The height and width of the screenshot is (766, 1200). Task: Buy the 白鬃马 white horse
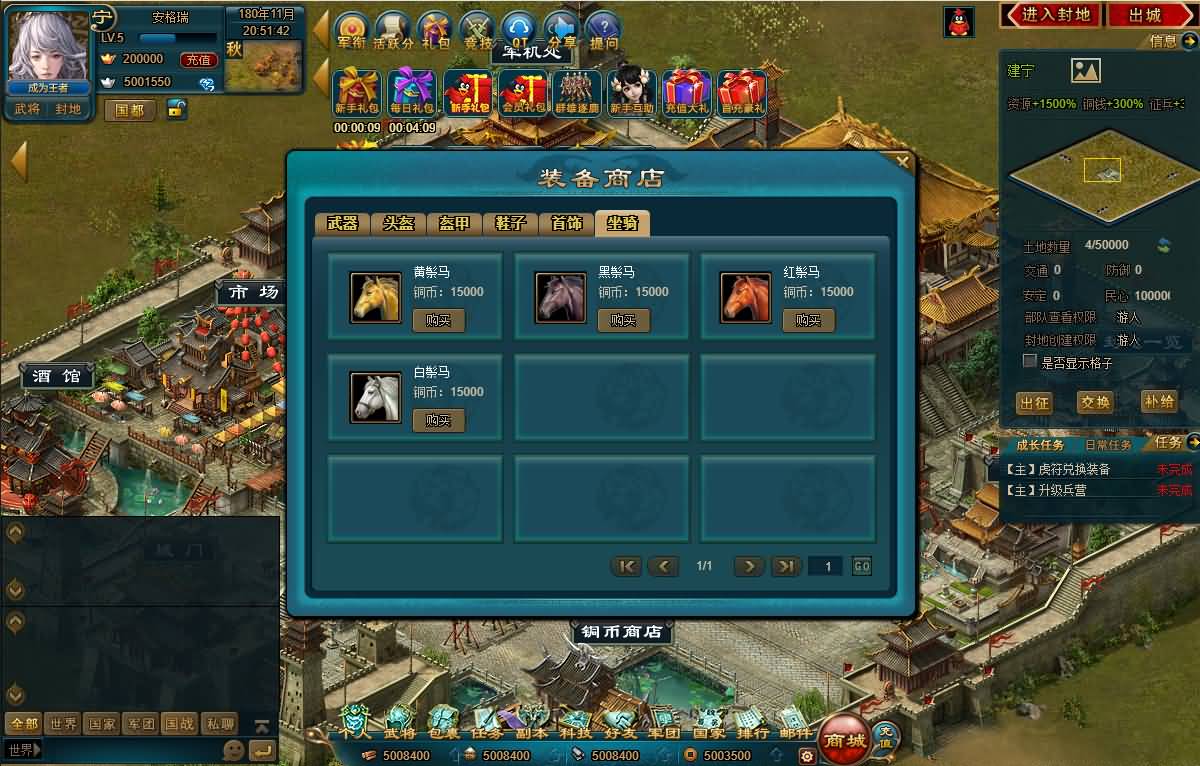tap(438, 421)
